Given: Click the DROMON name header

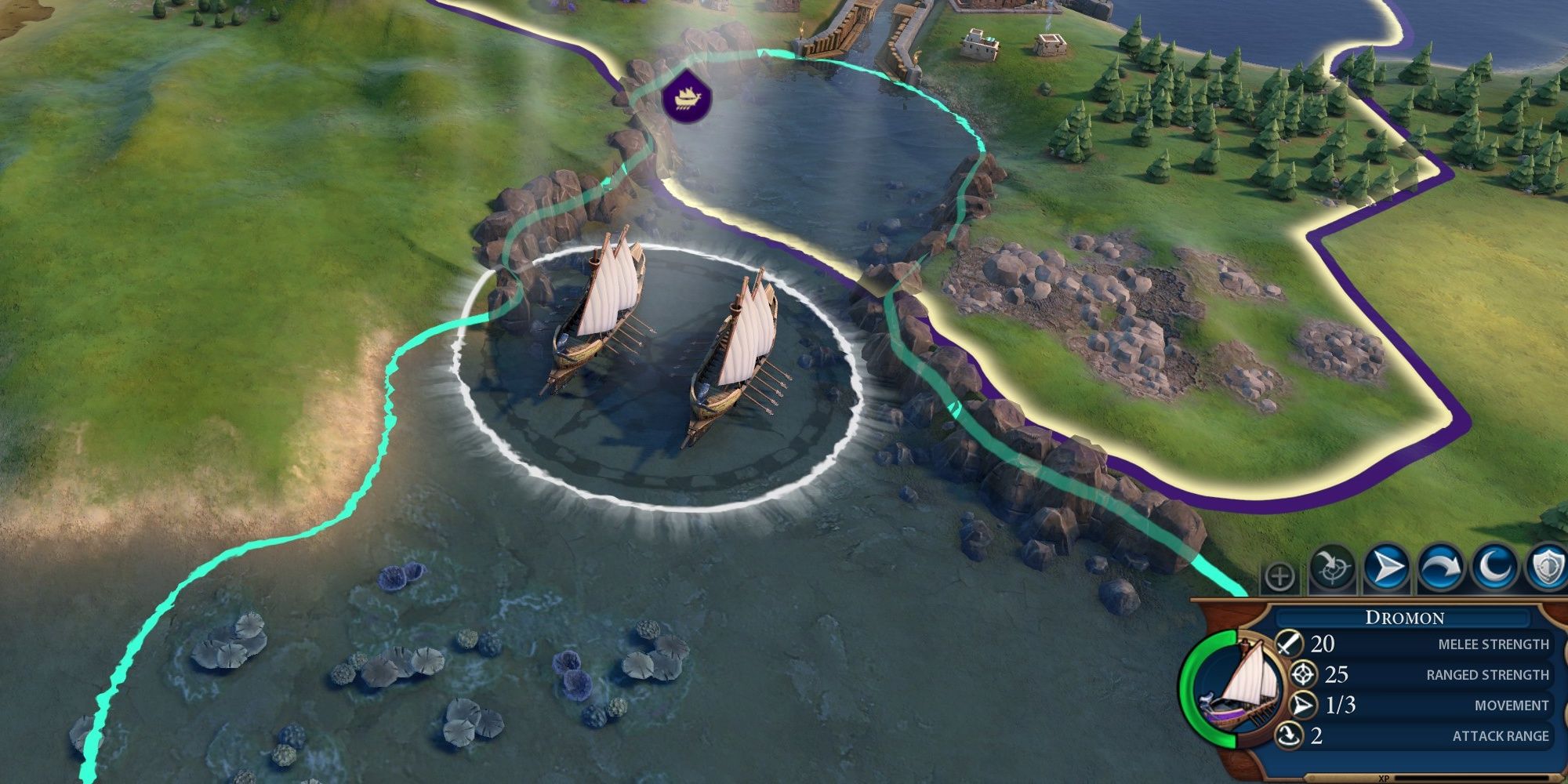Looking at the screenshot, I should tap(1403, 617).
